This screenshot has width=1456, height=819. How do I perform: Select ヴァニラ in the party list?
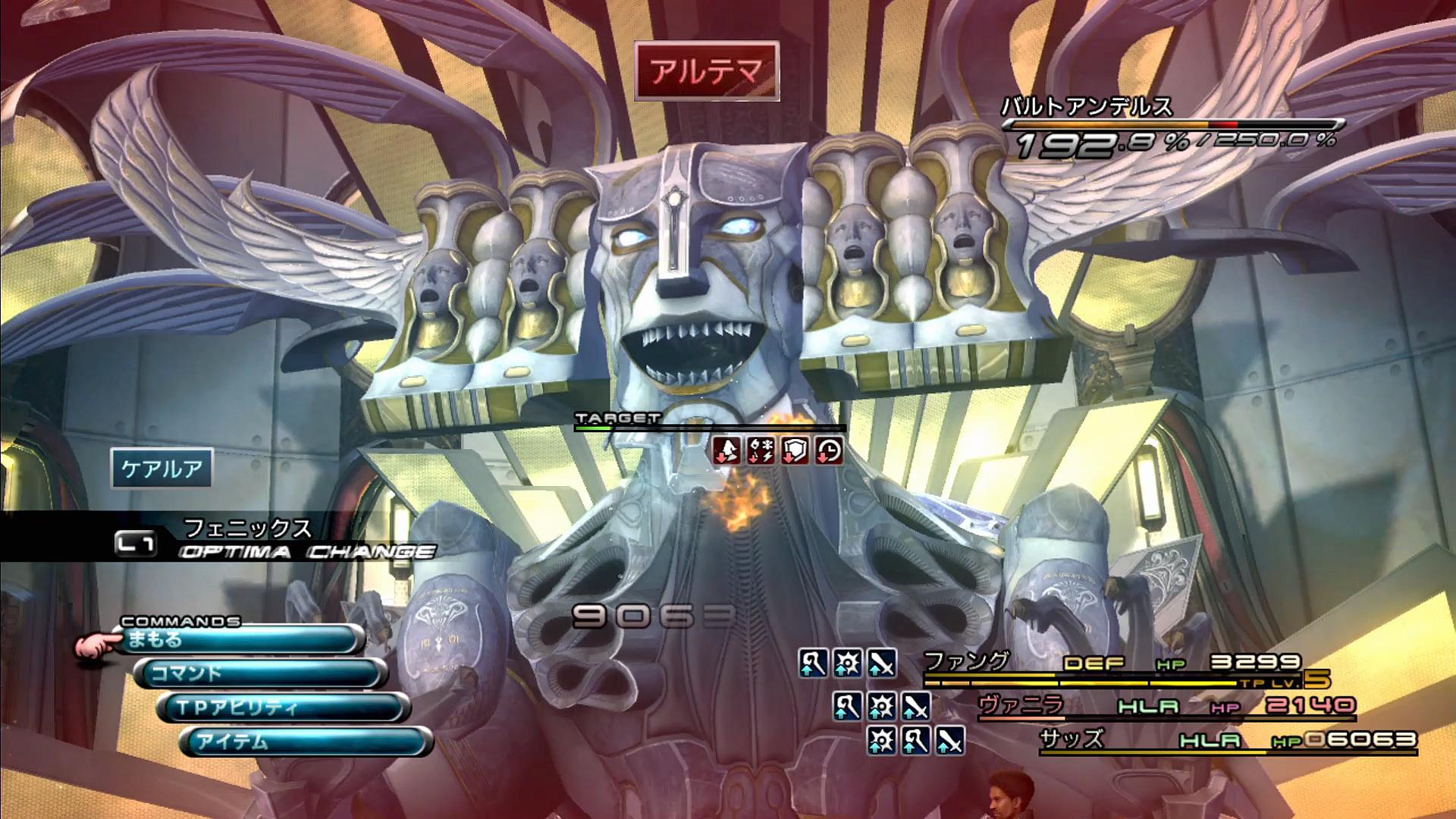point(1020,705)
